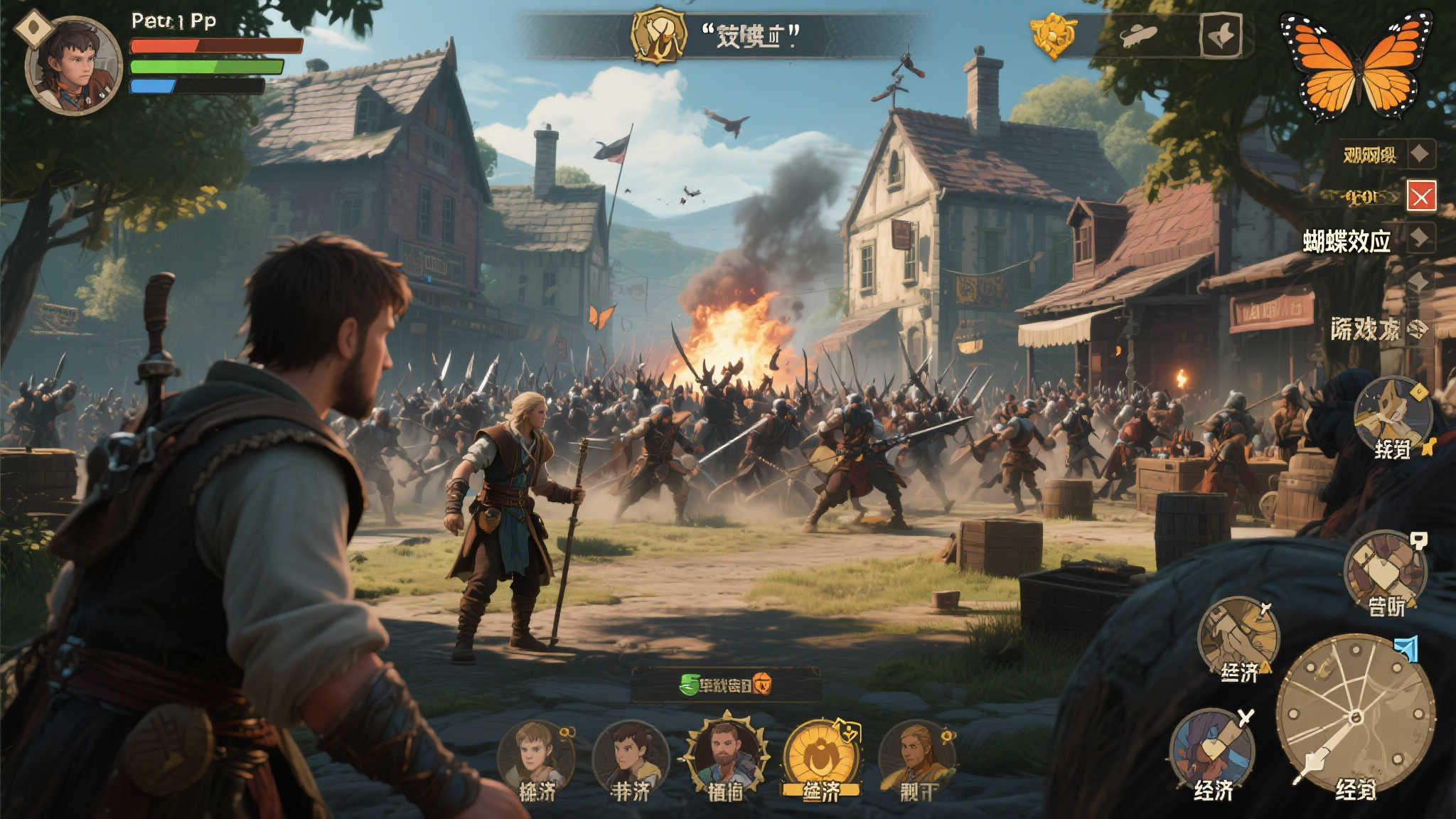
Task: Select the 蝴蝶效应 menu entry
Action: (1347, 242)
